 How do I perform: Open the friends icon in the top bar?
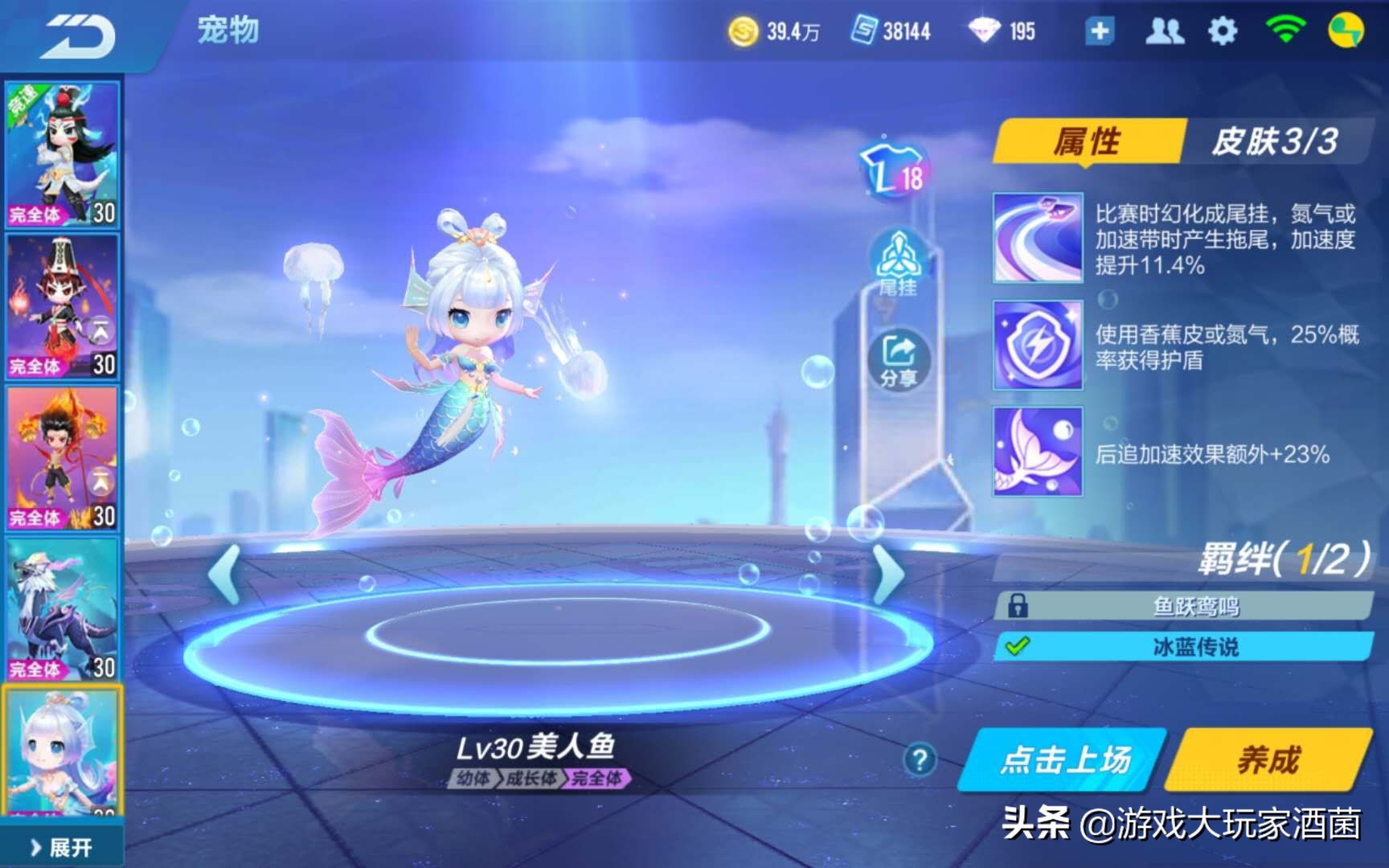coord(1165,31)
